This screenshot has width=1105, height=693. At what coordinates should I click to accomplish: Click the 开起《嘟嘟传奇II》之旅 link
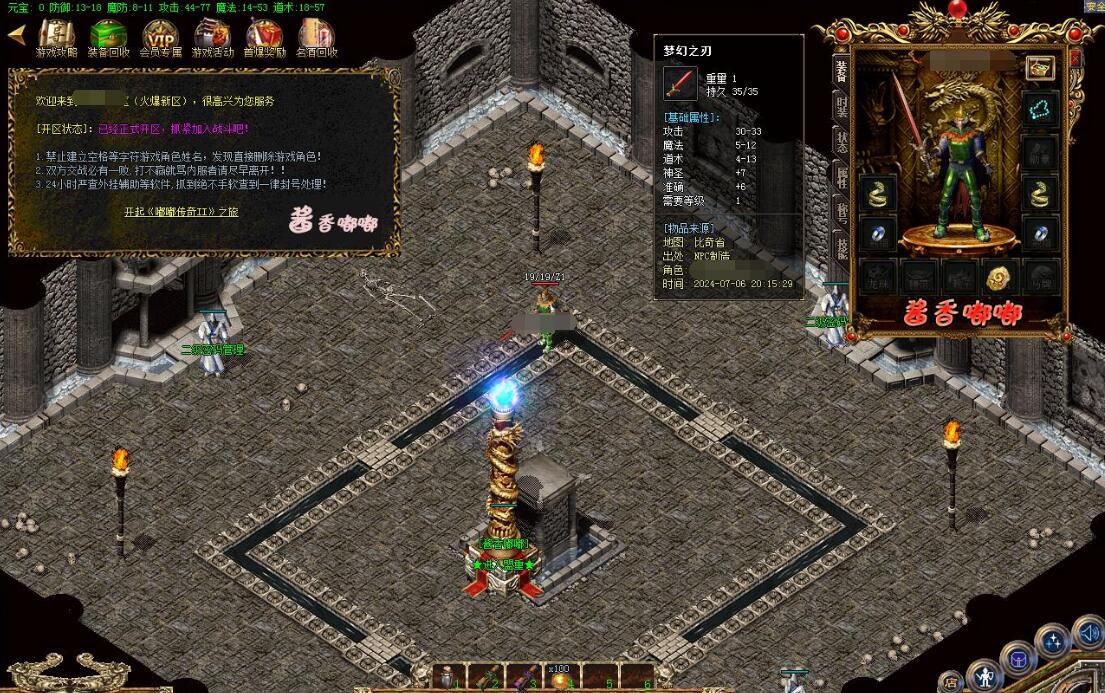click(181, 212)
